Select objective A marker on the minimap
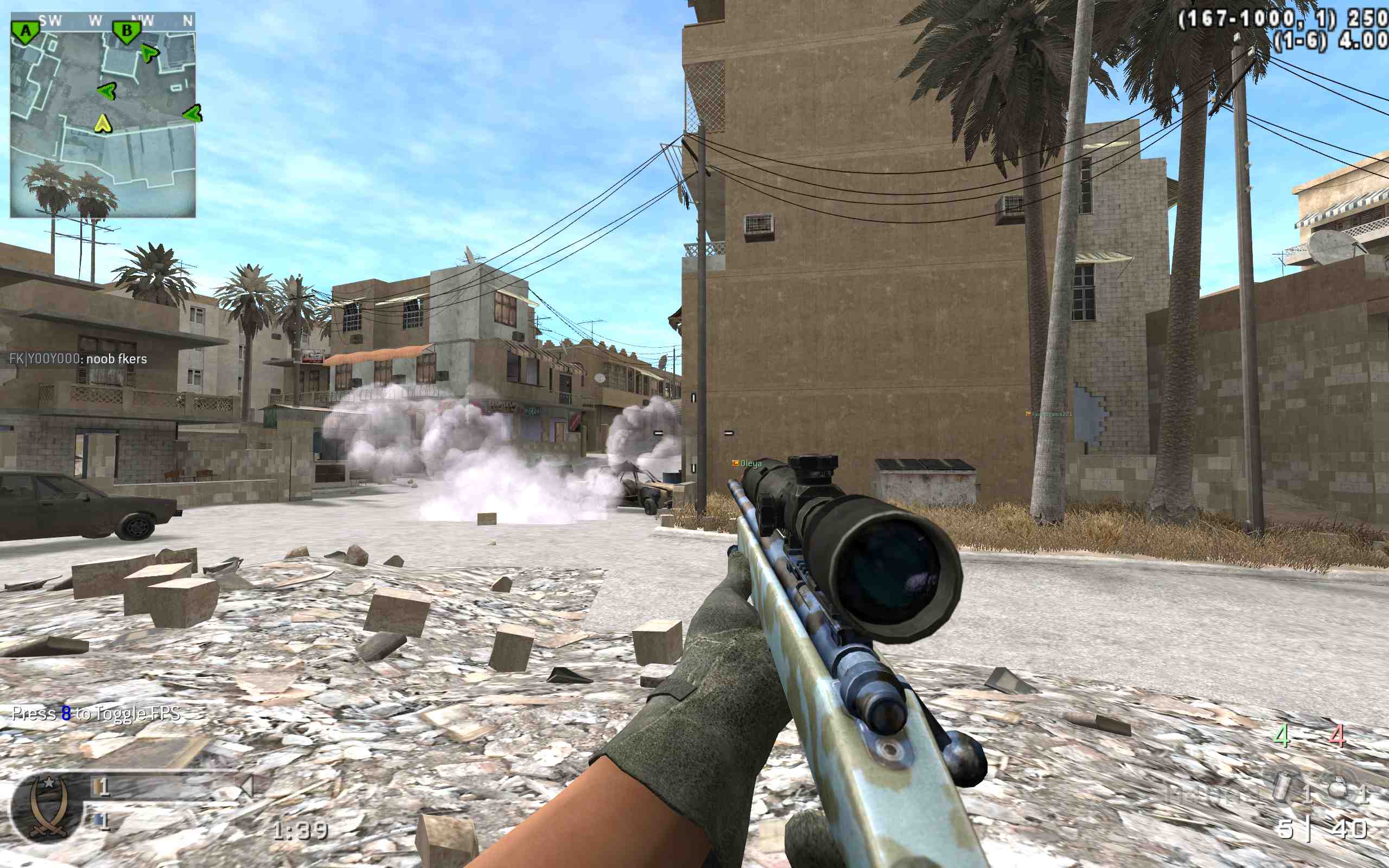This screenshot has width=1389, height=868. pyautogui.click(x=26, y=32)
